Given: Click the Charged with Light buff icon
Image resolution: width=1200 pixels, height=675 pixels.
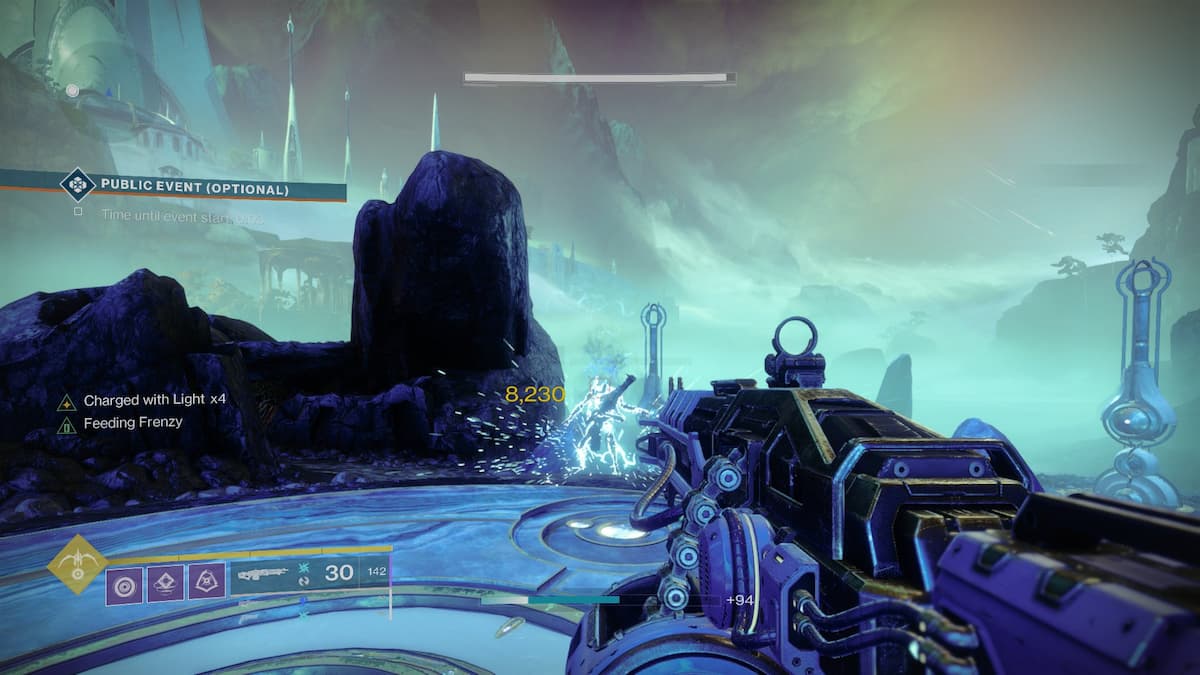Looking at the screenshot, I should pos(67,401).
